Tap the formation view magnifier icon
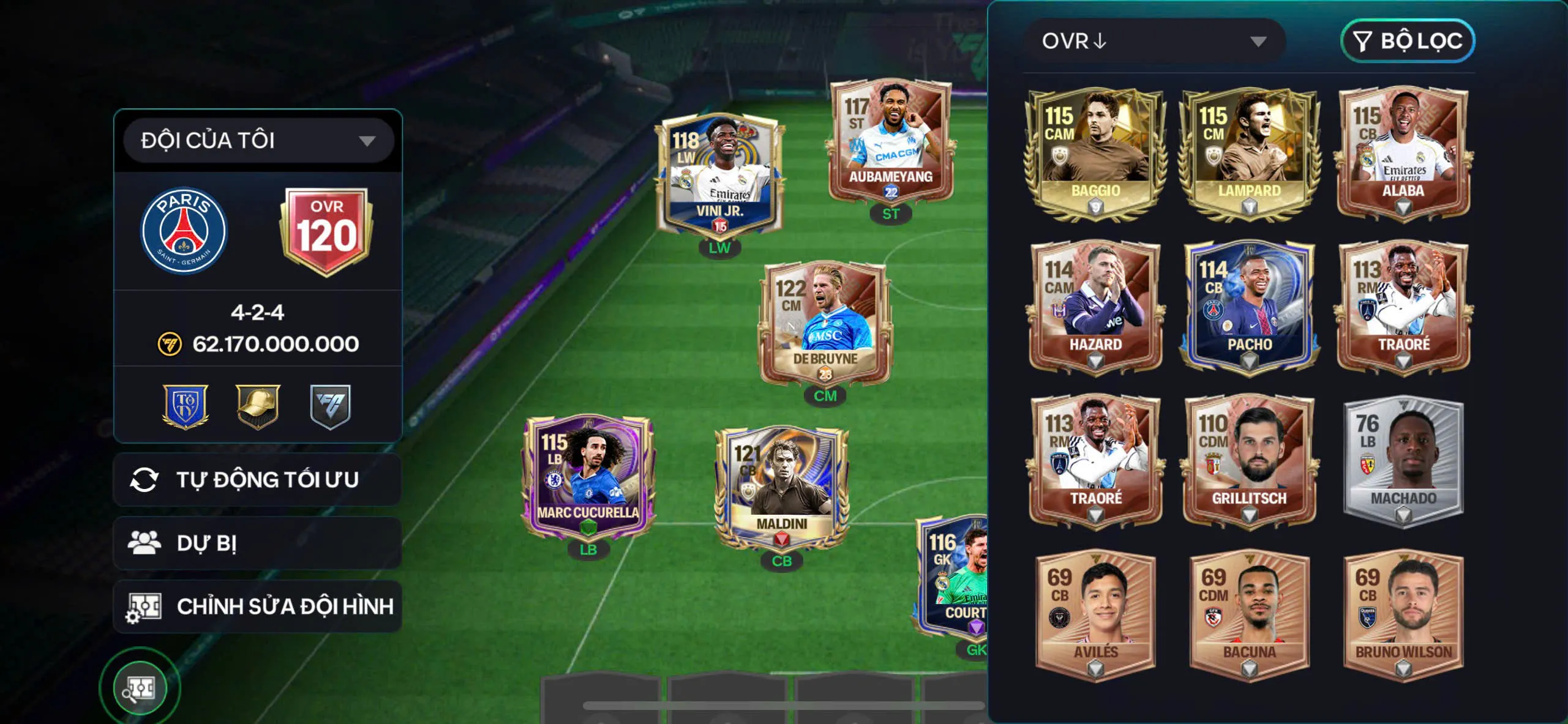Viewport: 1568px width, 724px height. click(x=140, y=688)
